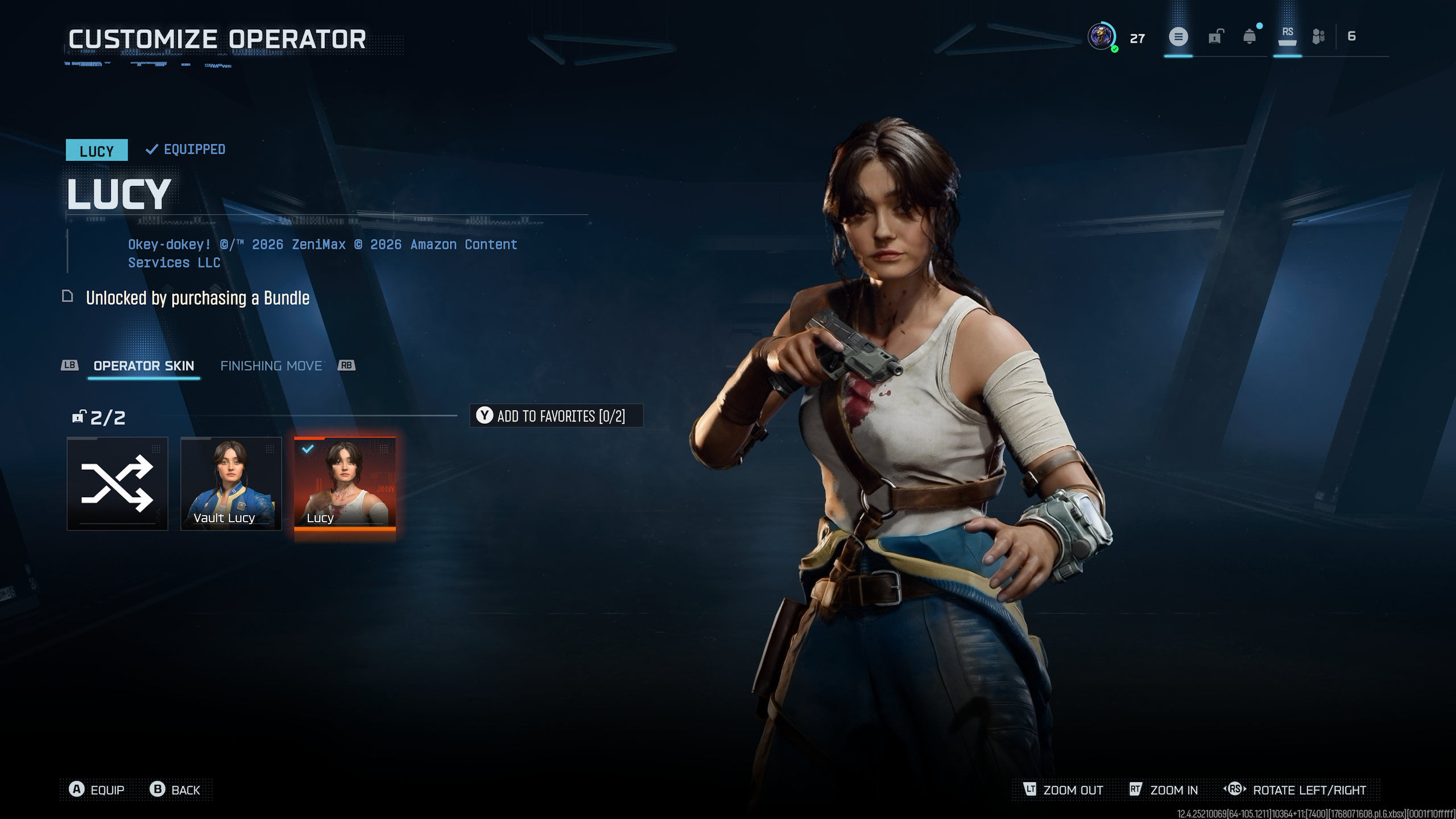Show notifications via the bell icon
This screenshot has width=1456, height=819.
coord(1250,37)
